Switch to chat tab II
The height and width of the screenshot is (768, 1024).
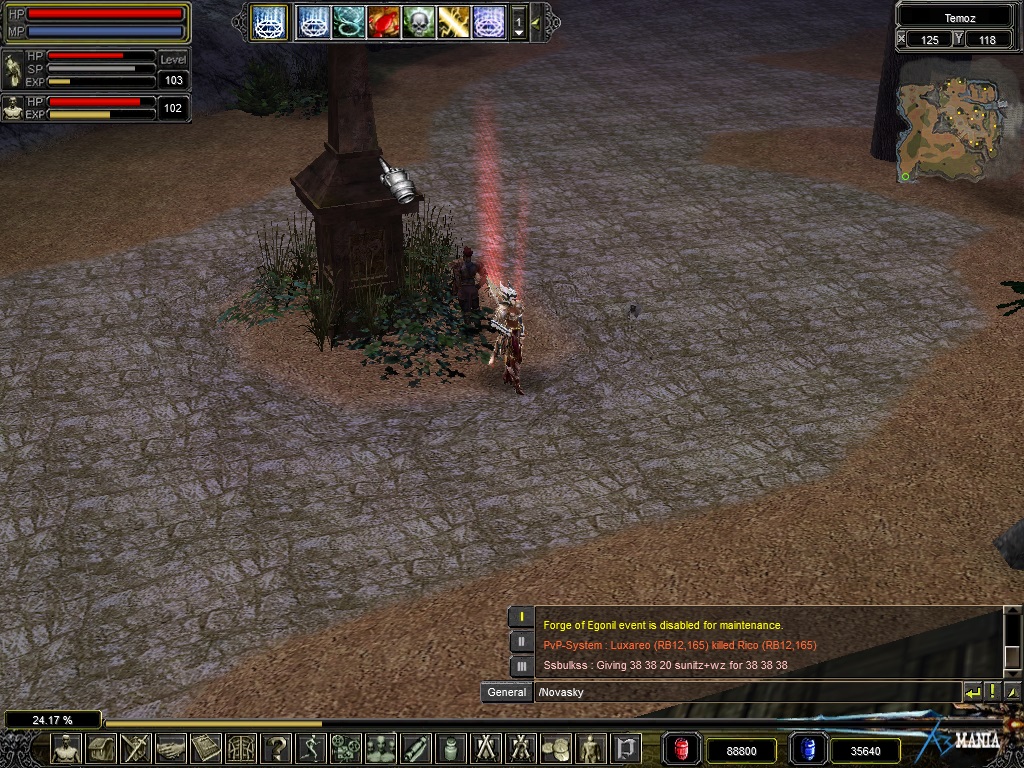pyautogui.click(x=521, y=641)
